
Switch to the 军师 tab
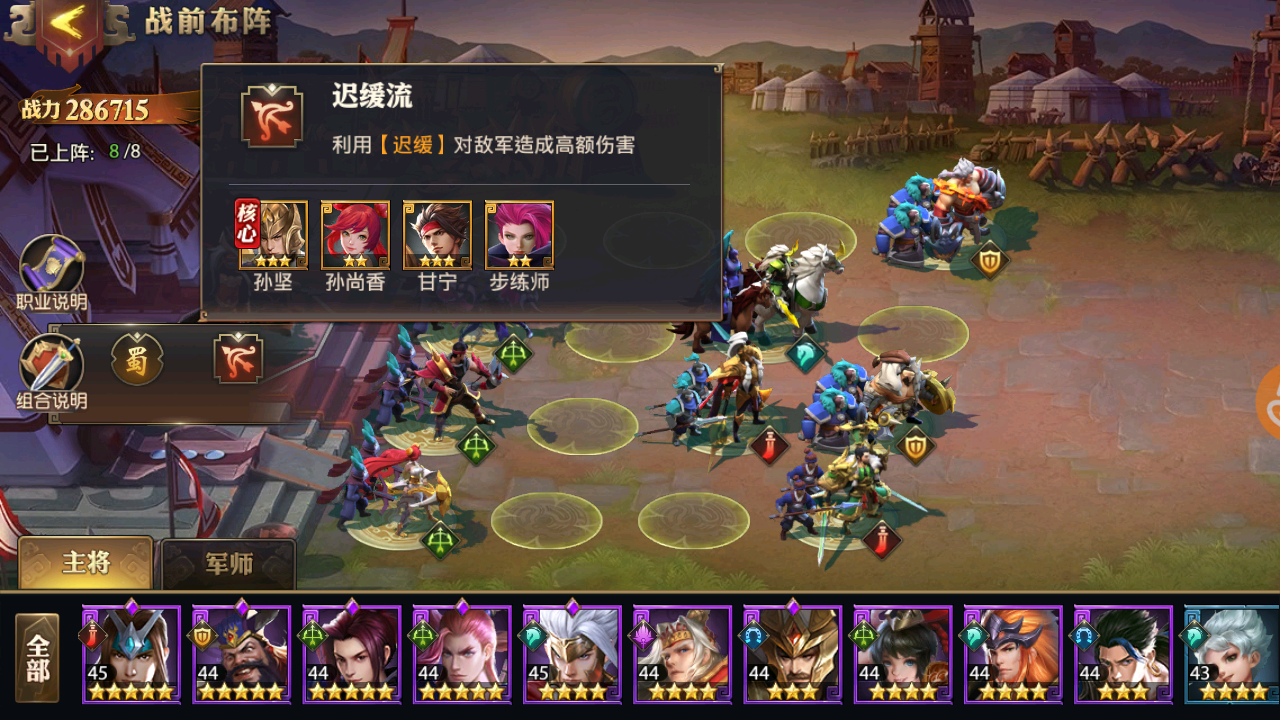(x=229, y=563)
